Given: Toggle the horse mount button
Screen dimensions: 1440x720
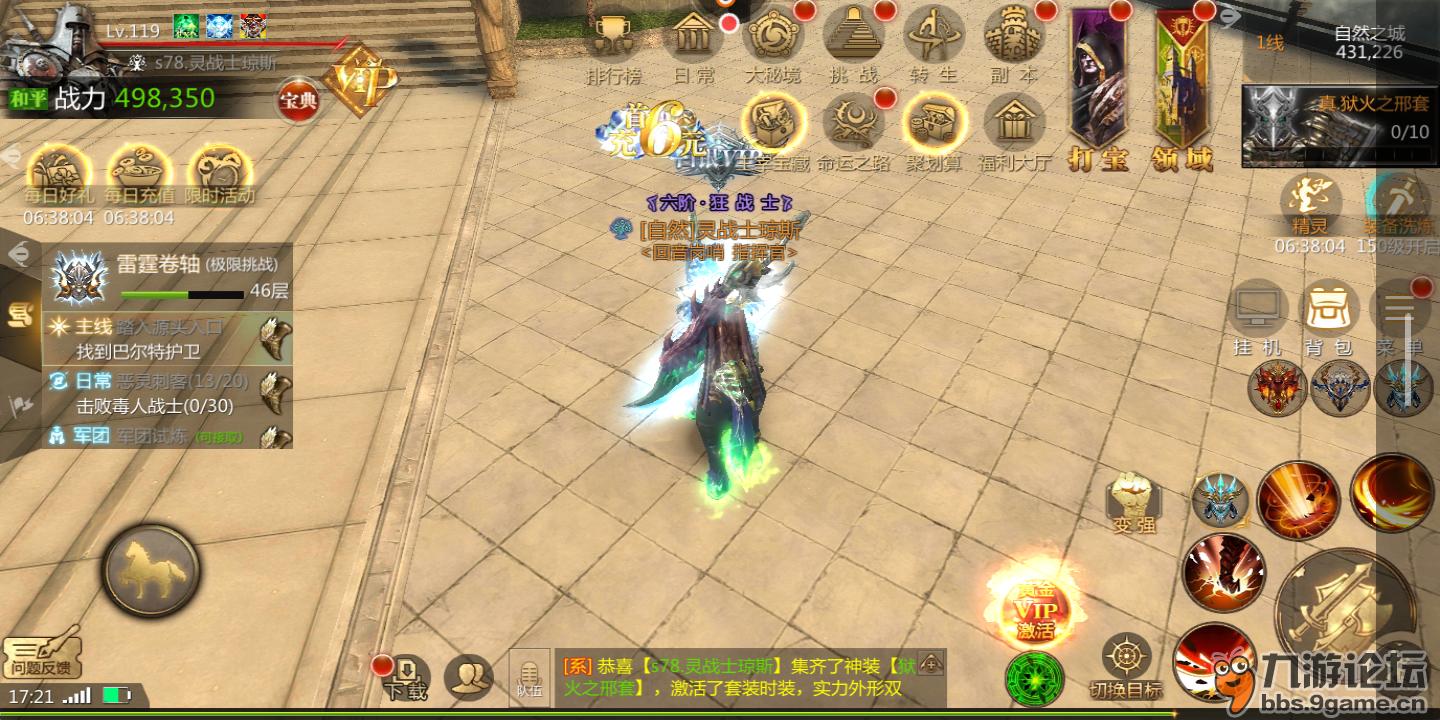Looking at the screenshot, I should coord(151,571).
